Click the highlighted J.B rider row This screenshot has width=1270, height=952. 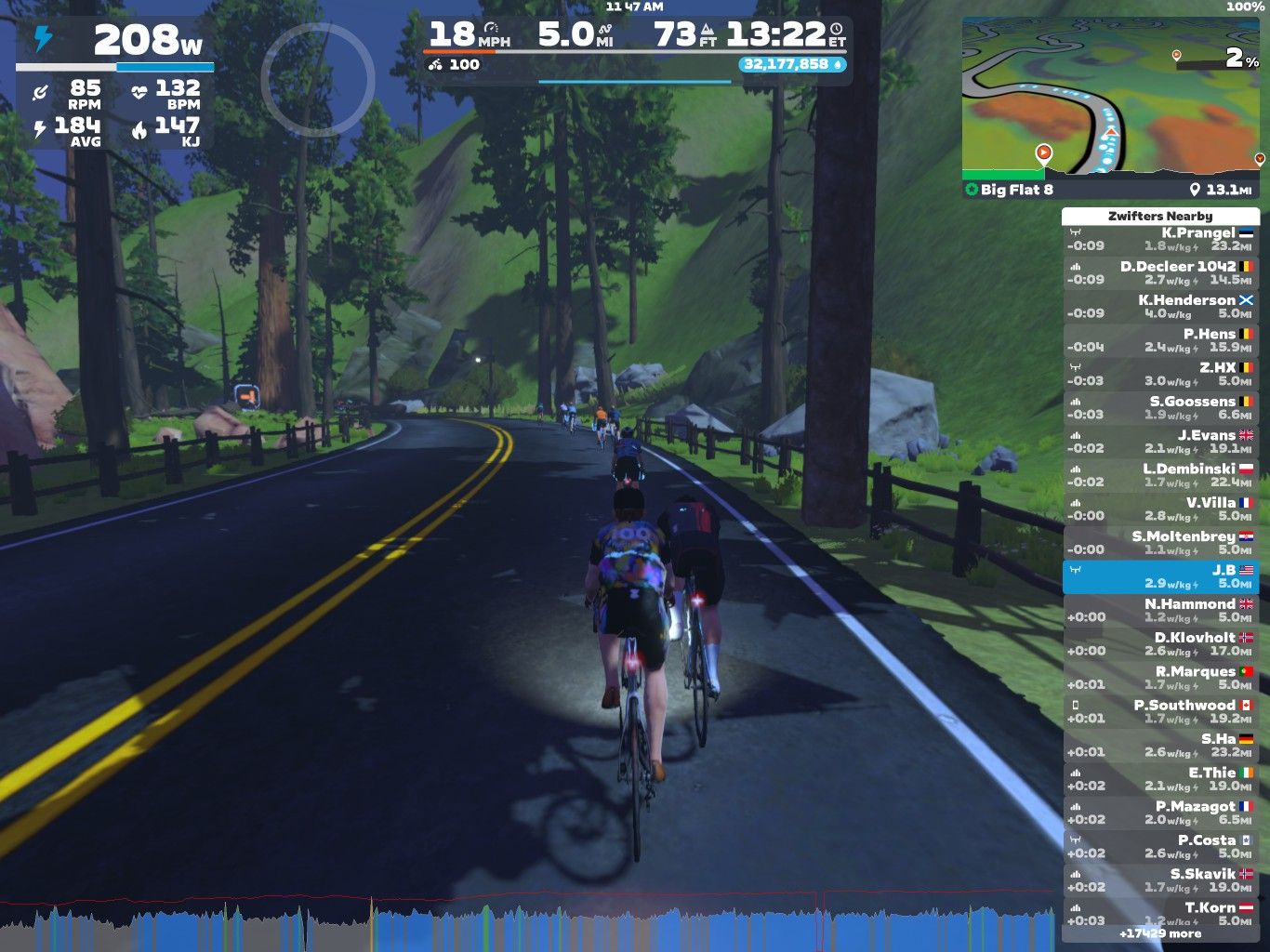pos(1160,576)
